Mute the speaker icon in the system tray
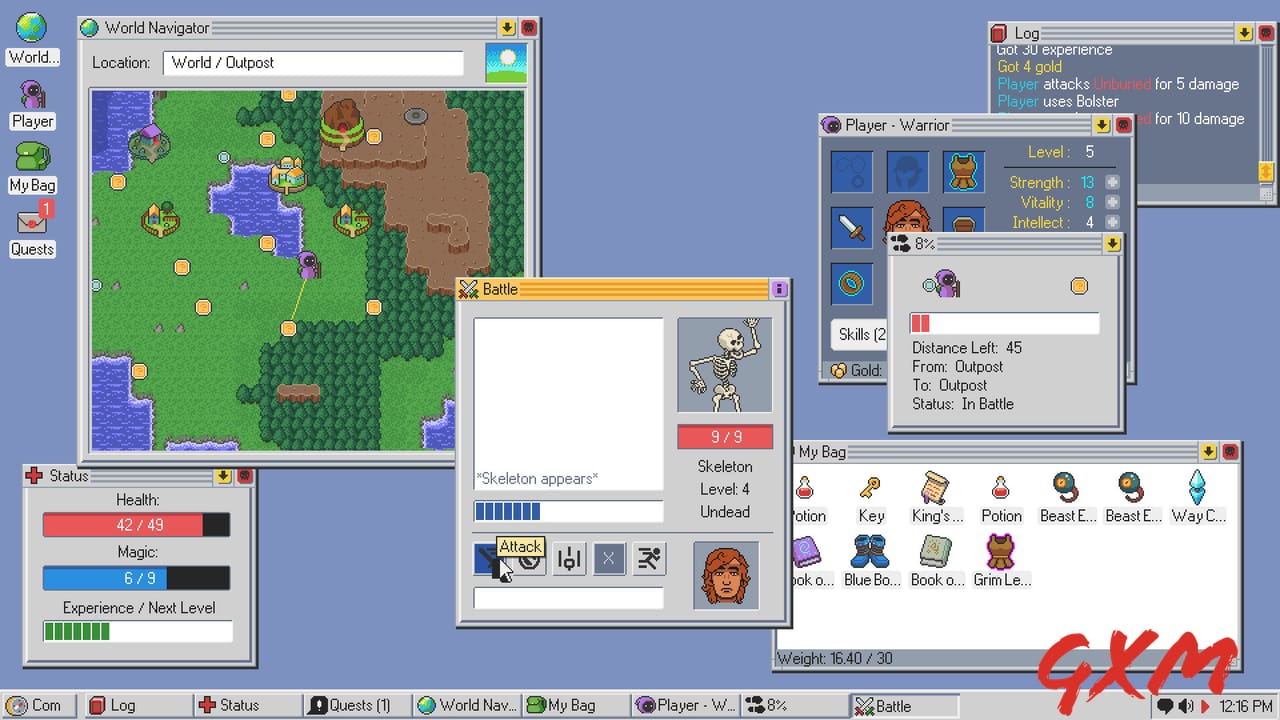Viewport: 1280px width, 720px height. tap(1186, 705)
